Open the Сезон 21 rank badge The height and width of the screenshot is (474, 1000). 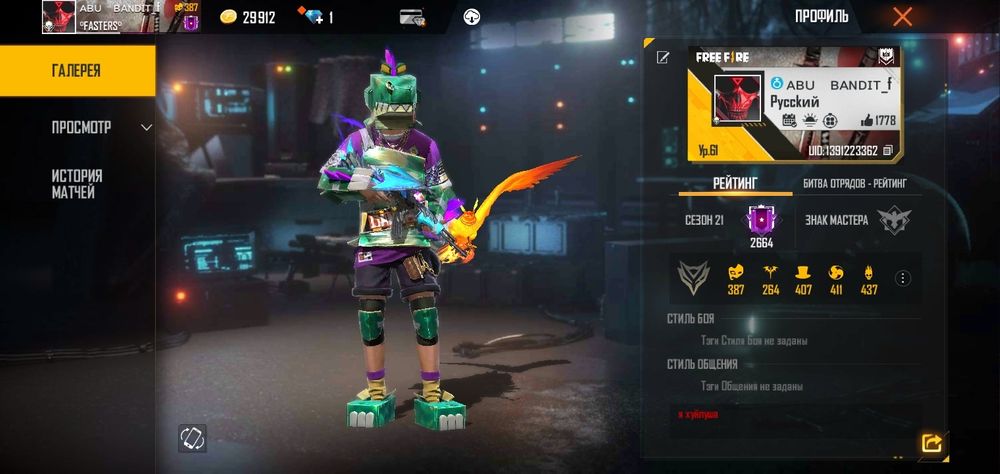pos(760,220)
